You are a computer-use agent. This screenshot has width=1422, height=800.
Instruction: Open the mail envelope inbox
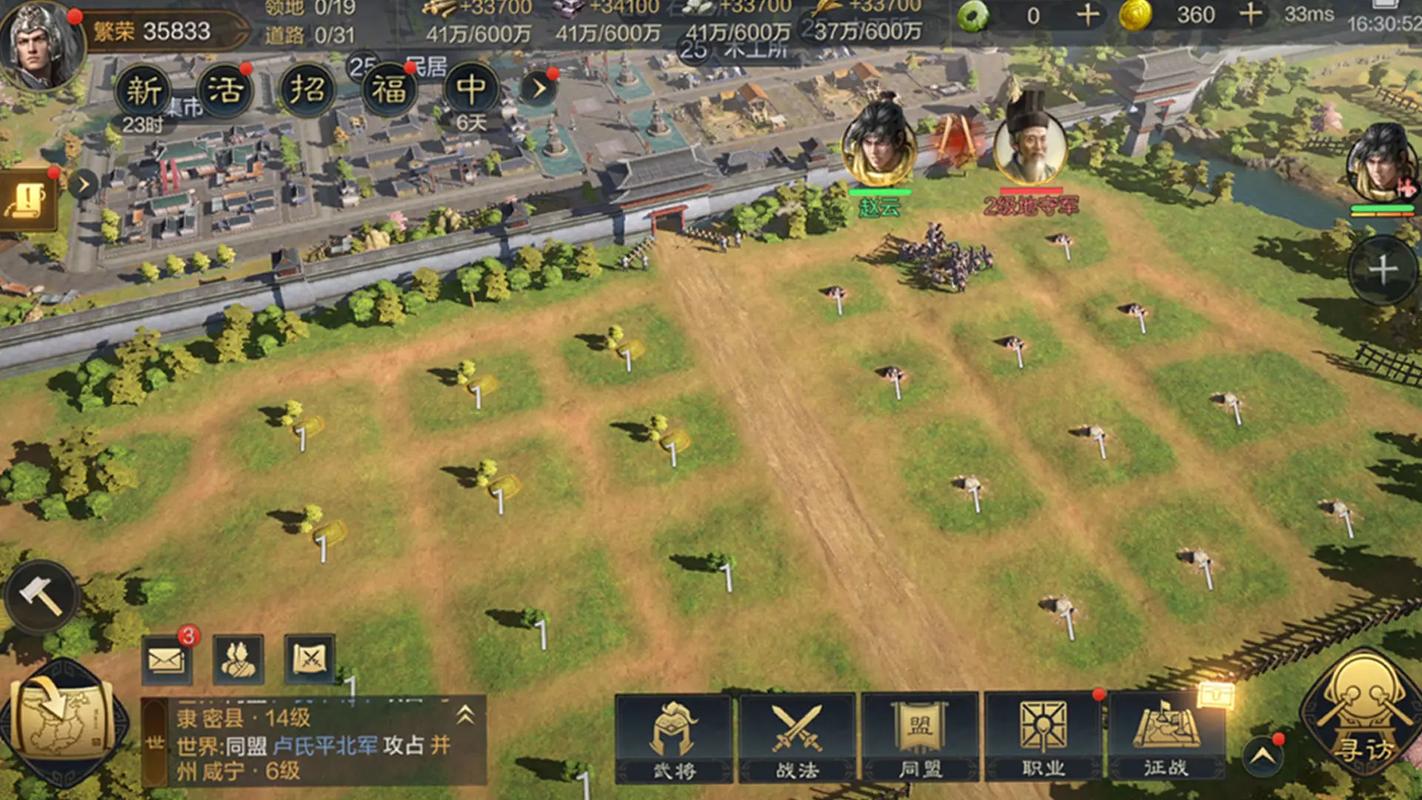pyautogui.click(x=167, y=660)
